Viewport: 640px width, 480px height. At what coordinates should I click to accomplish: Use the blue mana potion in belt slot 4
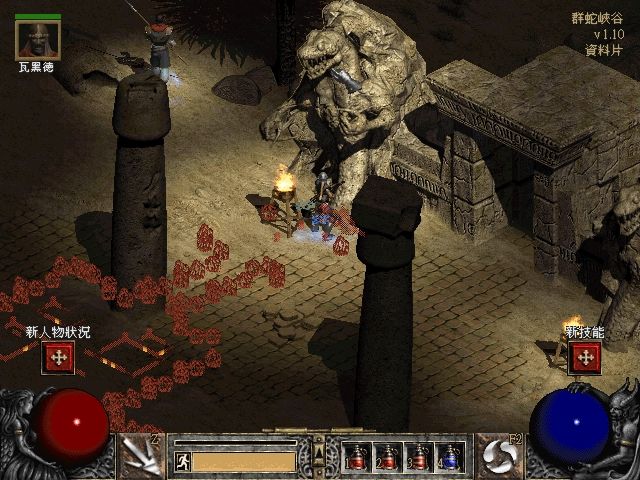tap(450, 457)
